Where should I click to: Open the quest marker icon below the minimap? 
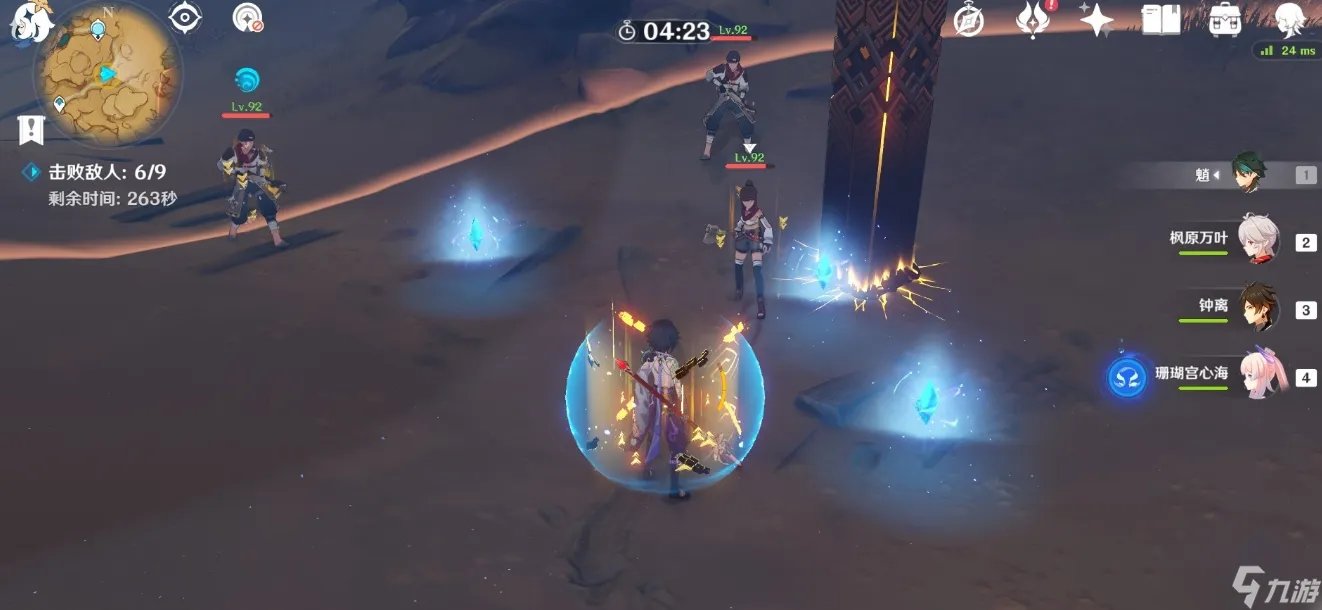pyautogui.click(x=31, y=128)
